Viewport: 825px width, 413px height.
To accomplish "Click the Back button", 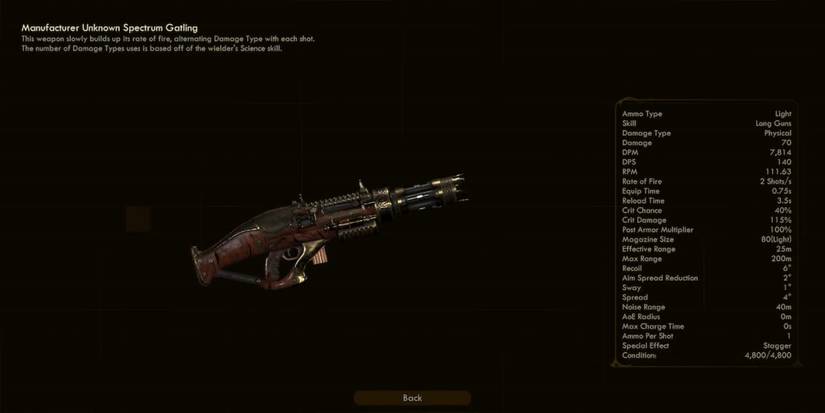I will click(x=412, y=398).
